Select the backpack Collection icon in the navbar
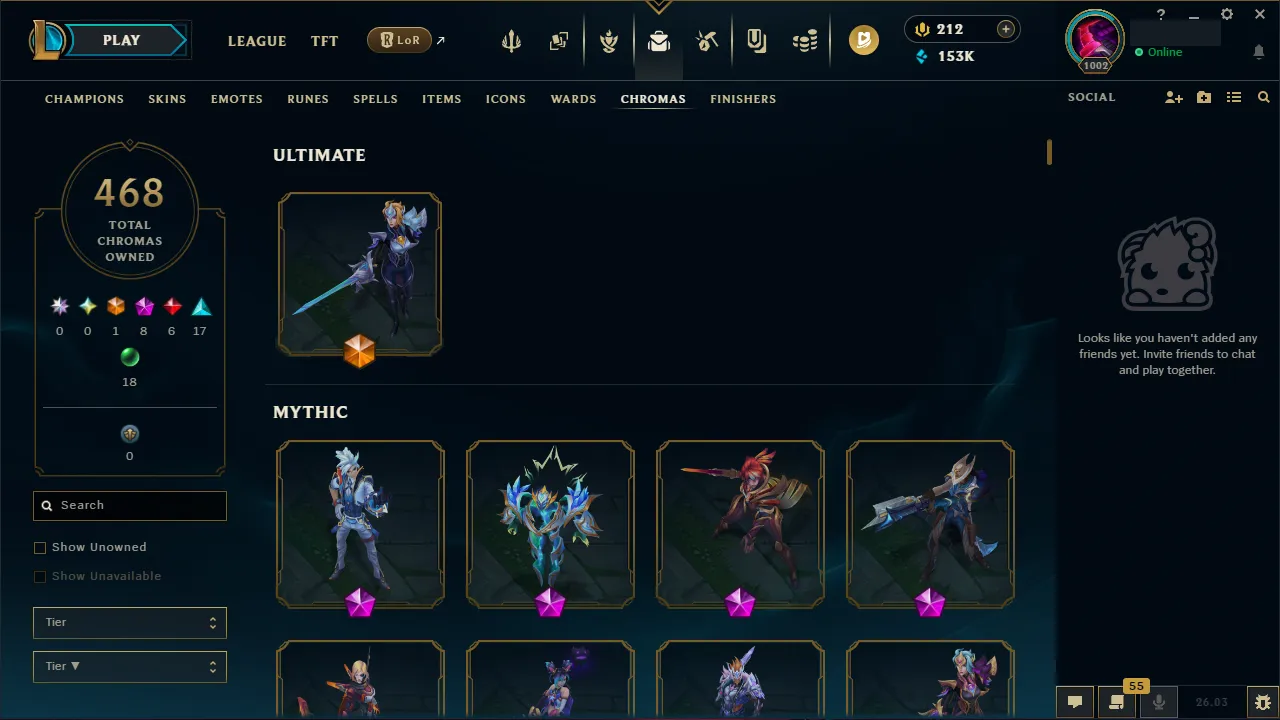 658,42
